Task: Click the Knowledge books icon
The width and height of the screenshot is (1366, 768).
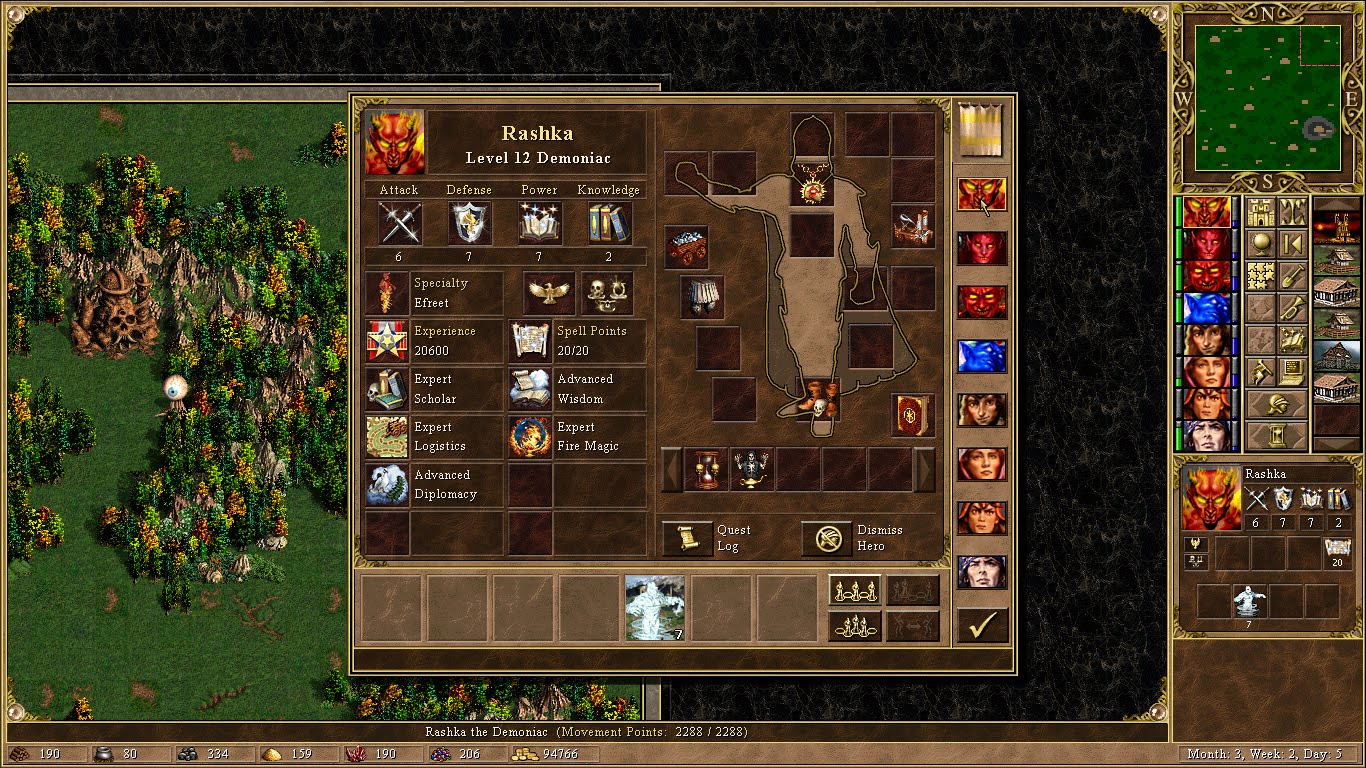Action: coord(609,224)
